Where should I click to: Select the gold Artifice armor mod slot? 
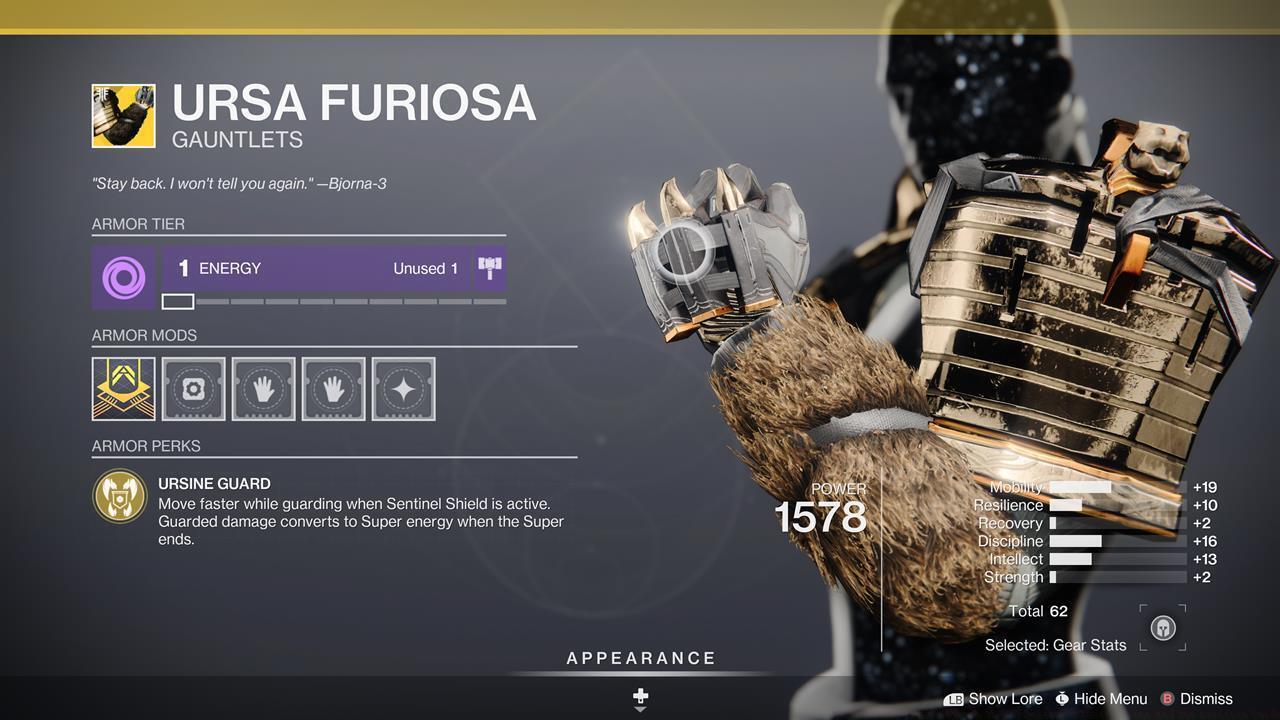tap(122, 389)
